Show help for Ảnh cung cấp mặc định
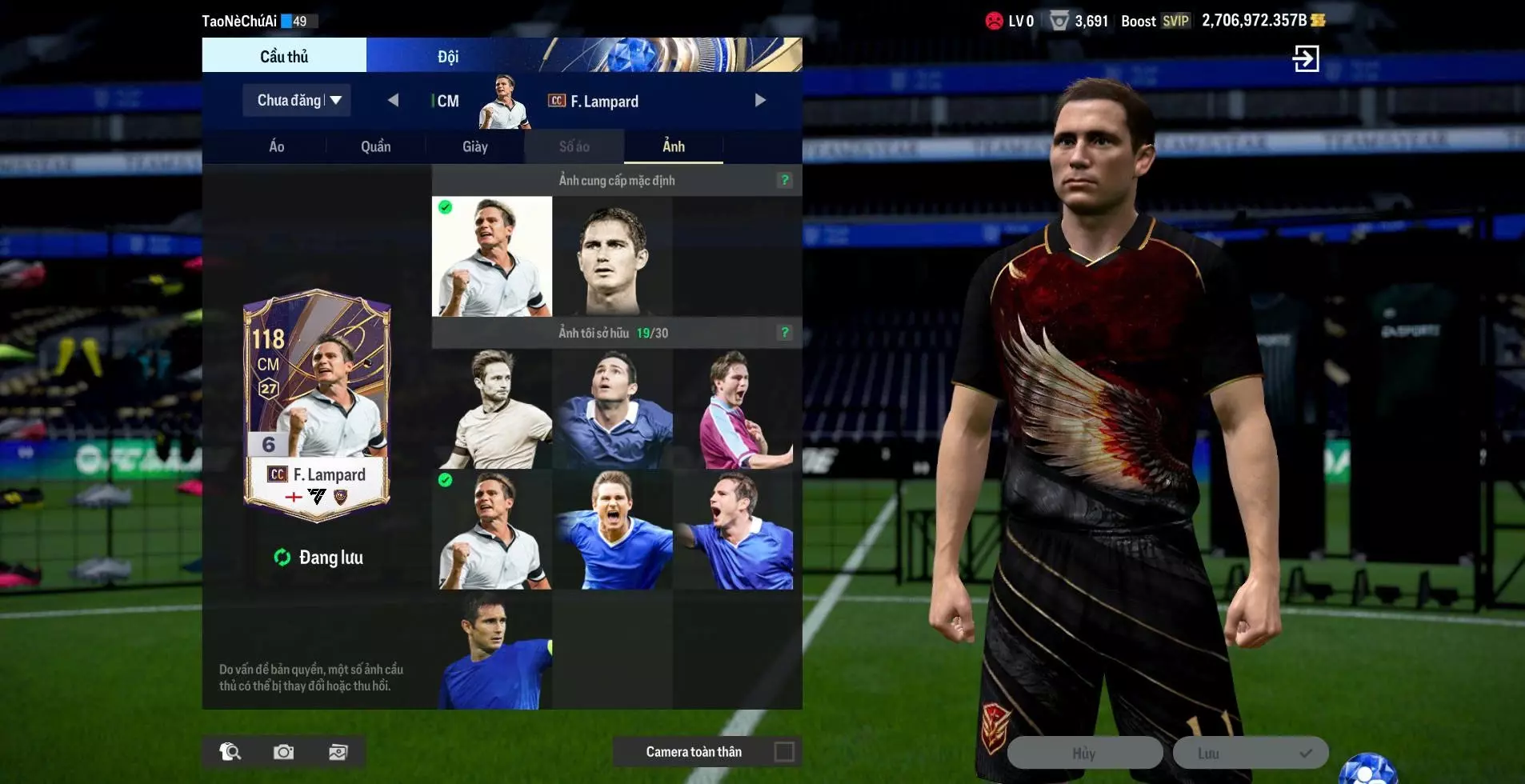The image size is (1525, 784). coord(785,180)
